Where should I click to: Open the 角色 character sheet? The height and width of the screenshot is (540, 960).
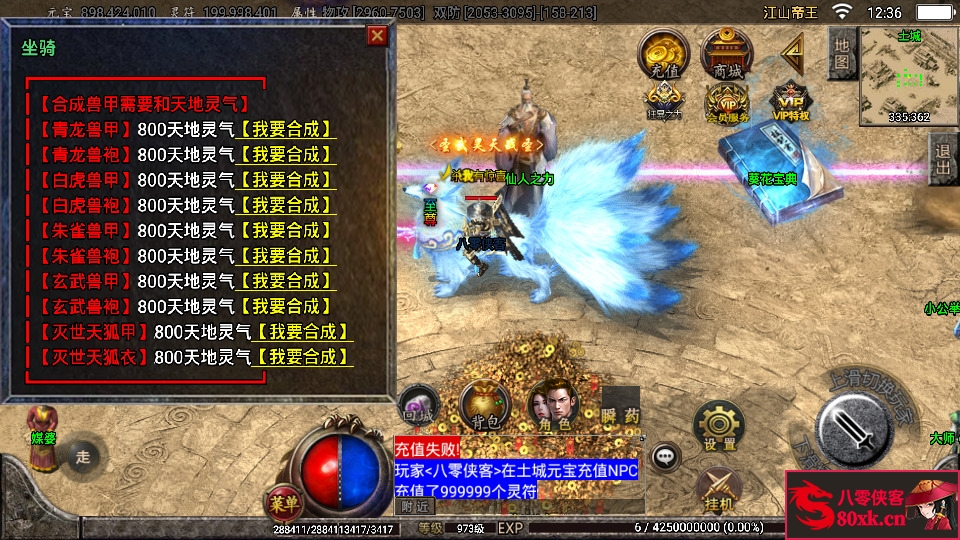coord(551,406)
